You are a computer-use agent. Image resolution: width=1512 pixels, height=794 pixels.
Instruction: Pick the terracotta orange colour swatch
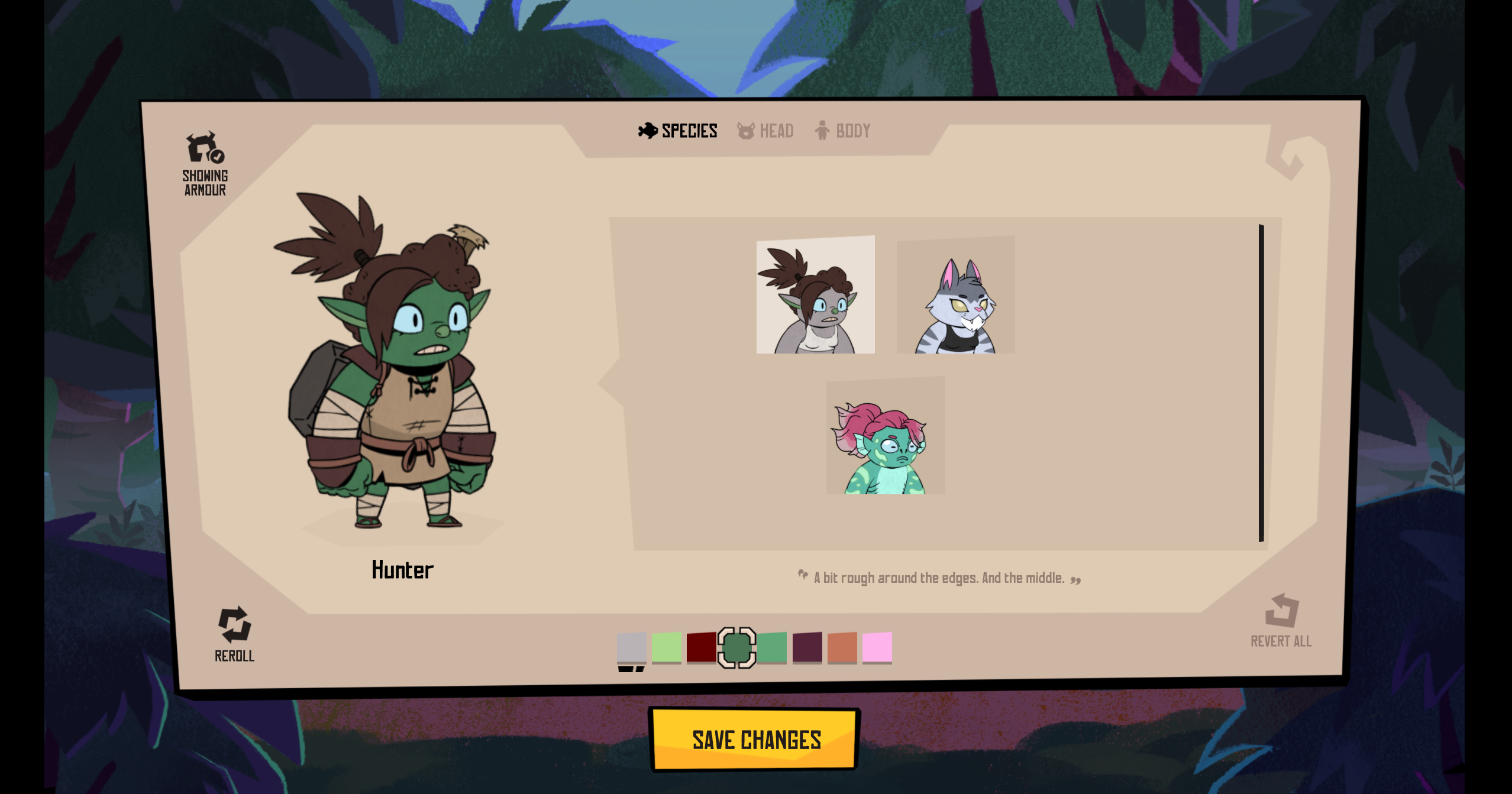click(x=842, y=647)
